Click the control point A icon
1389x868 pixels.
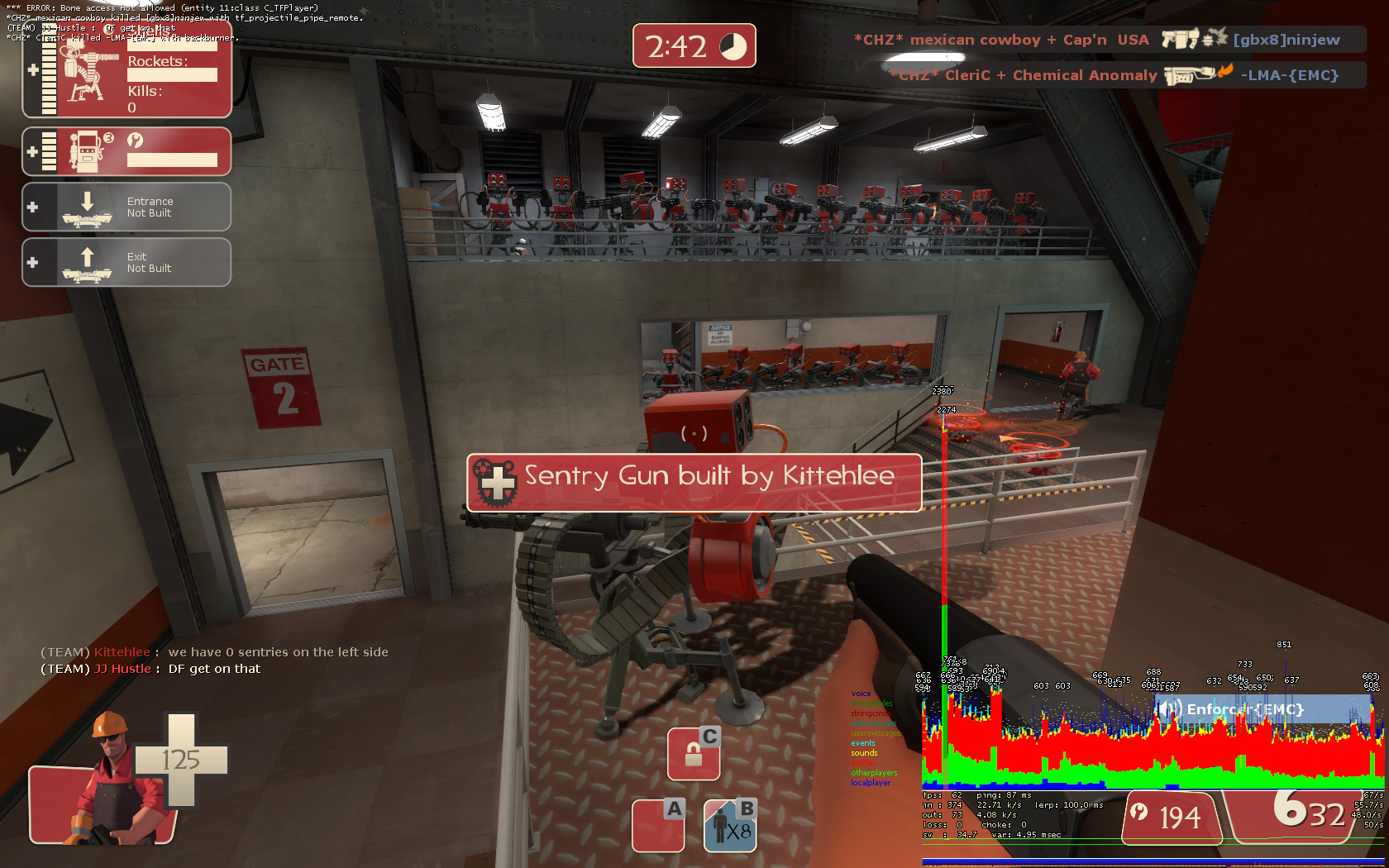tap(658, 825)
